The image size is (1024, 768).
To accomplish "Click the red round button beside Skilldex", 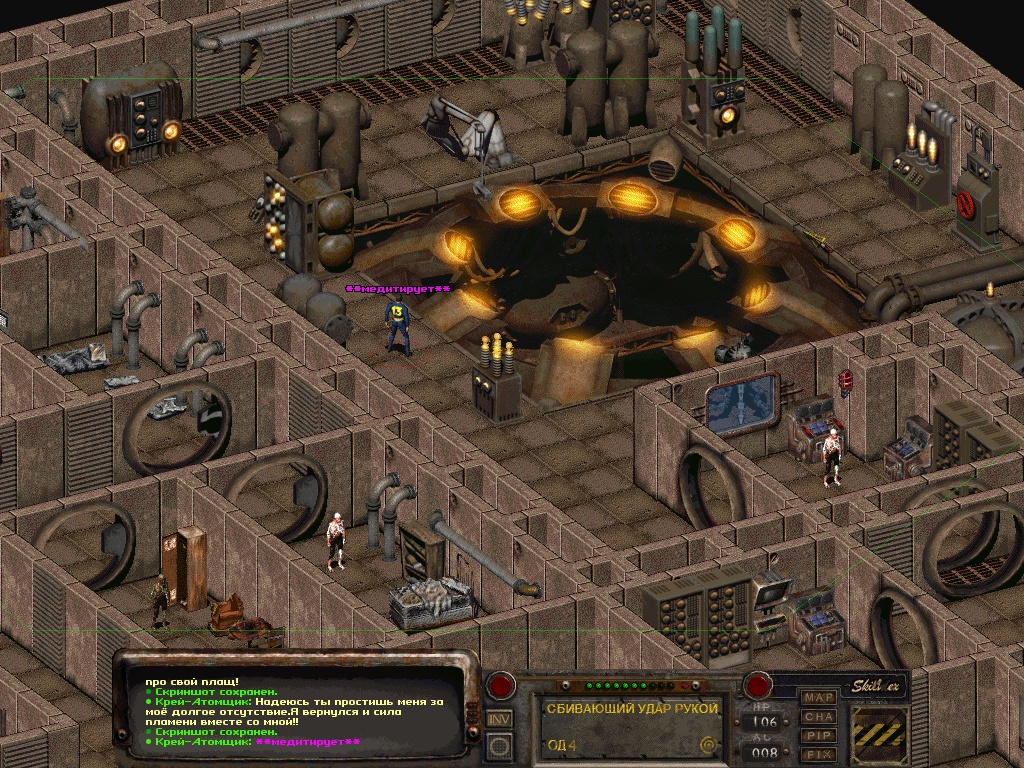I will (x=758, y=686).
